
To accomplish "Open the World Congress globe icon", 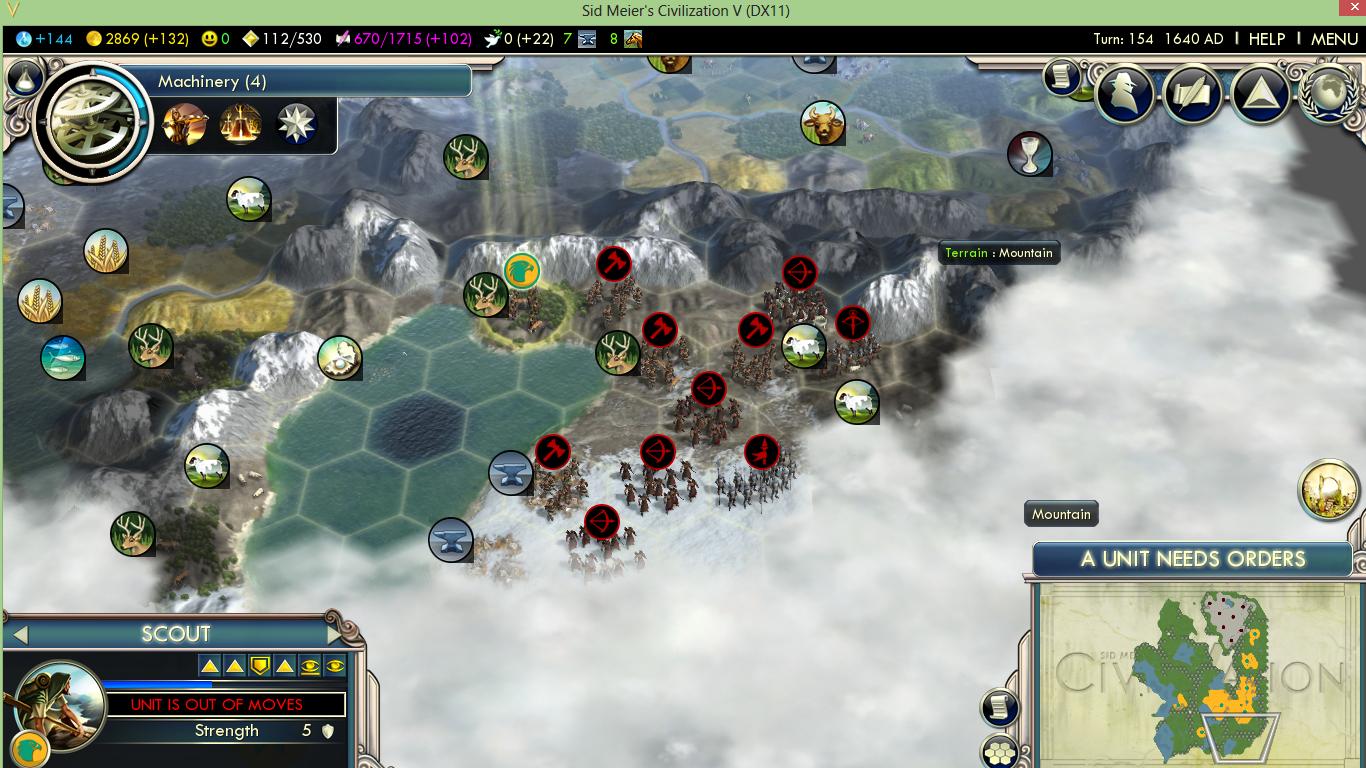I will (x=1328, y=93).
